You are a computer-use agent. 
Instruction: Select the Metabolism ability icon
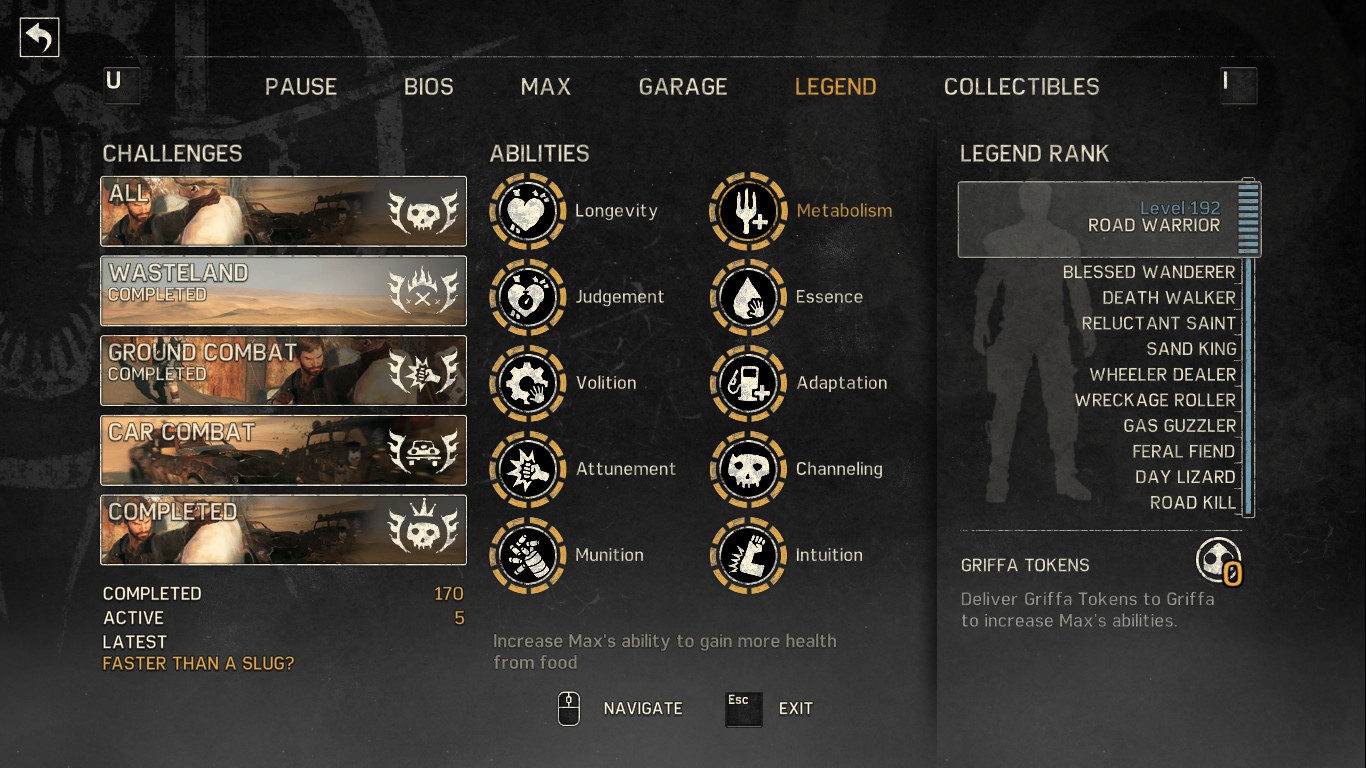pyautogui.click(x=748, y=211)
